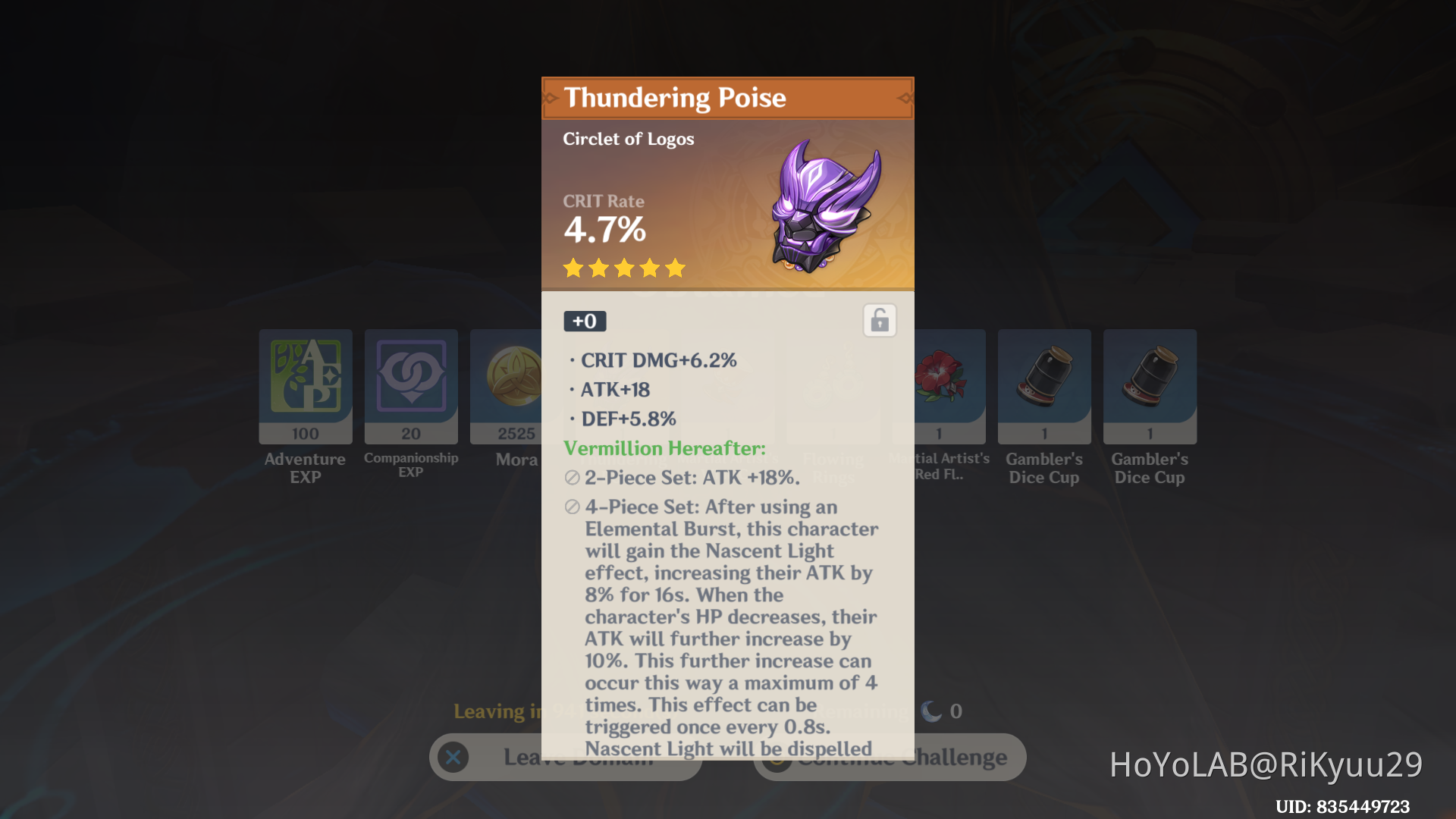Expand the Vermillion Hereafter set description
1456x819 pixels.
[x=664, y=448]
